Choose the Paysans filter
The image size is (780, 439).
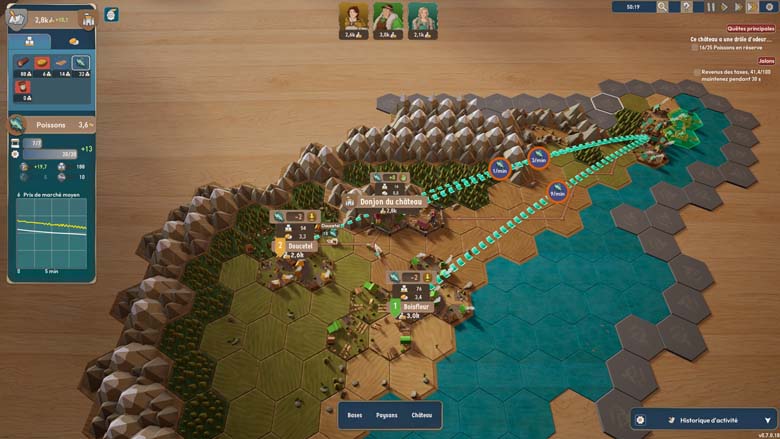[386, 414]
